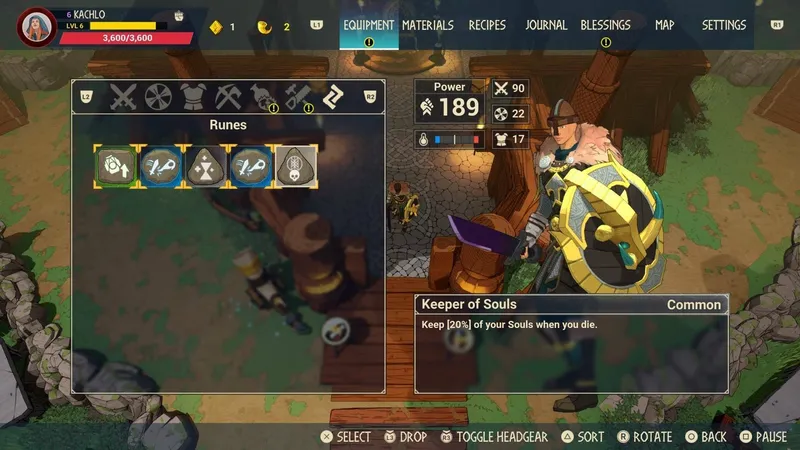
Task: Show the Blessings tab
Action: pyautogui.click(x=606, y=25)
